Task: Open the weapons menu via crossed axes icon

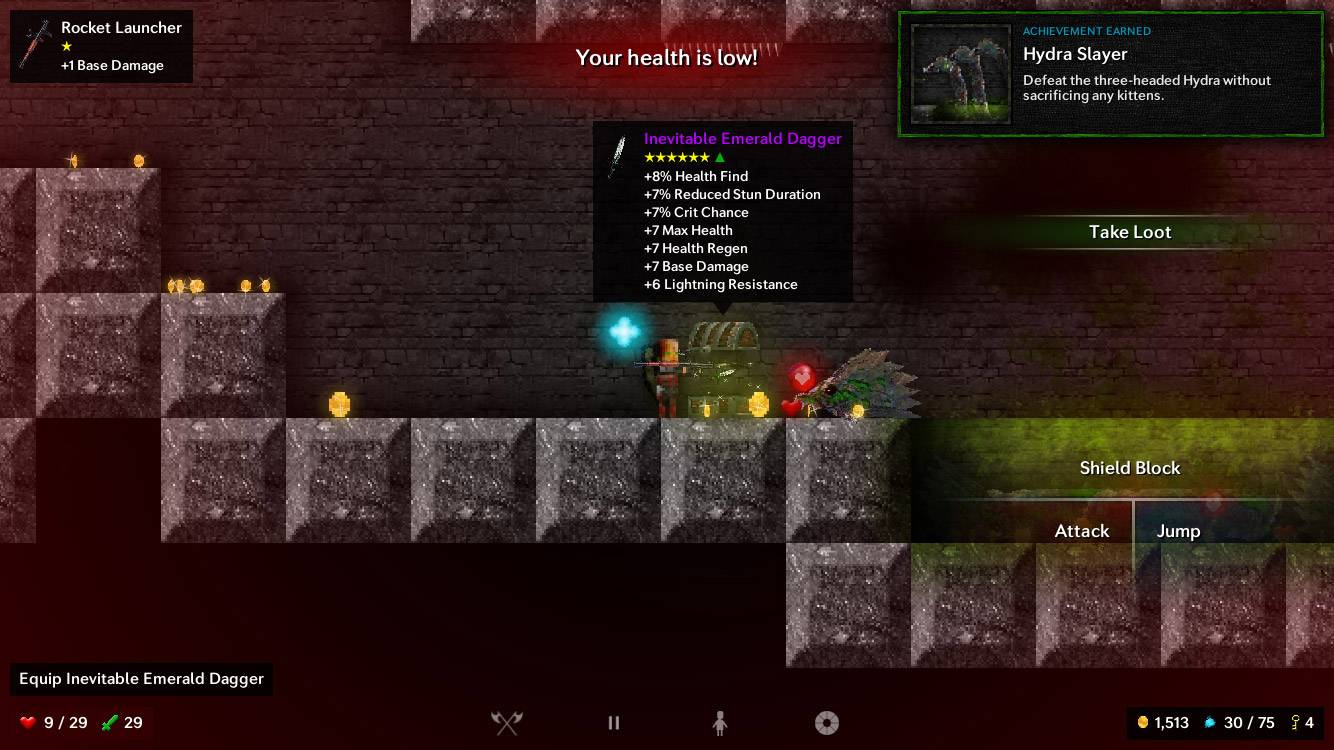Action: click(x=507, y=722)
